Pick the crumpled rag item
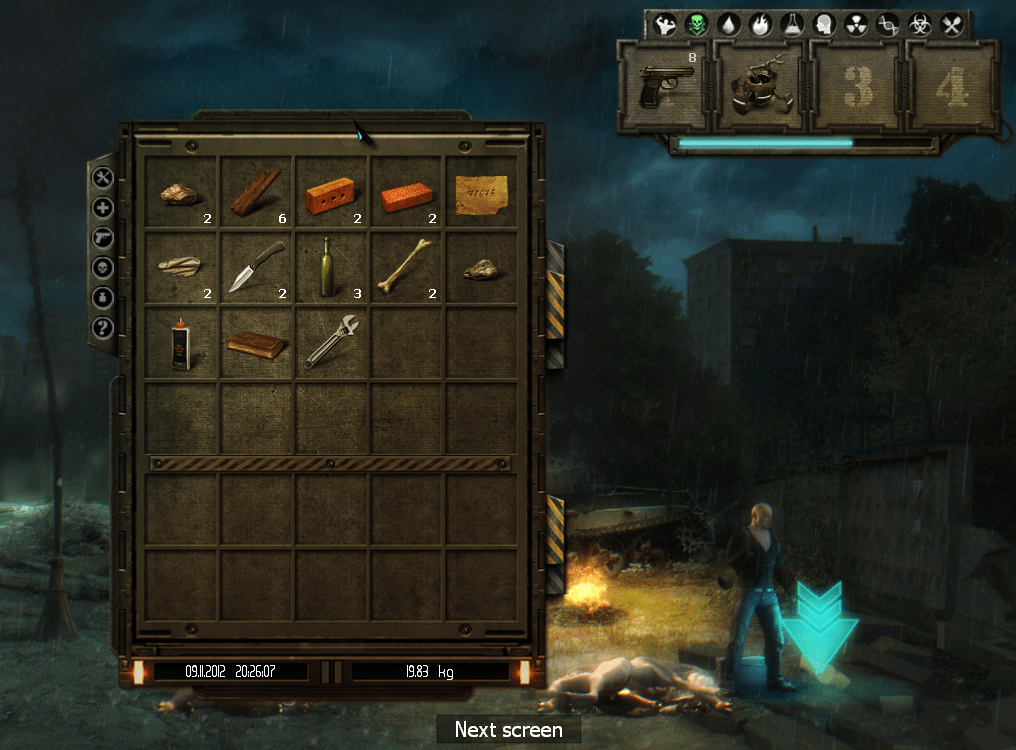This screenshot has width=1016, height=750. coord(181,267)
